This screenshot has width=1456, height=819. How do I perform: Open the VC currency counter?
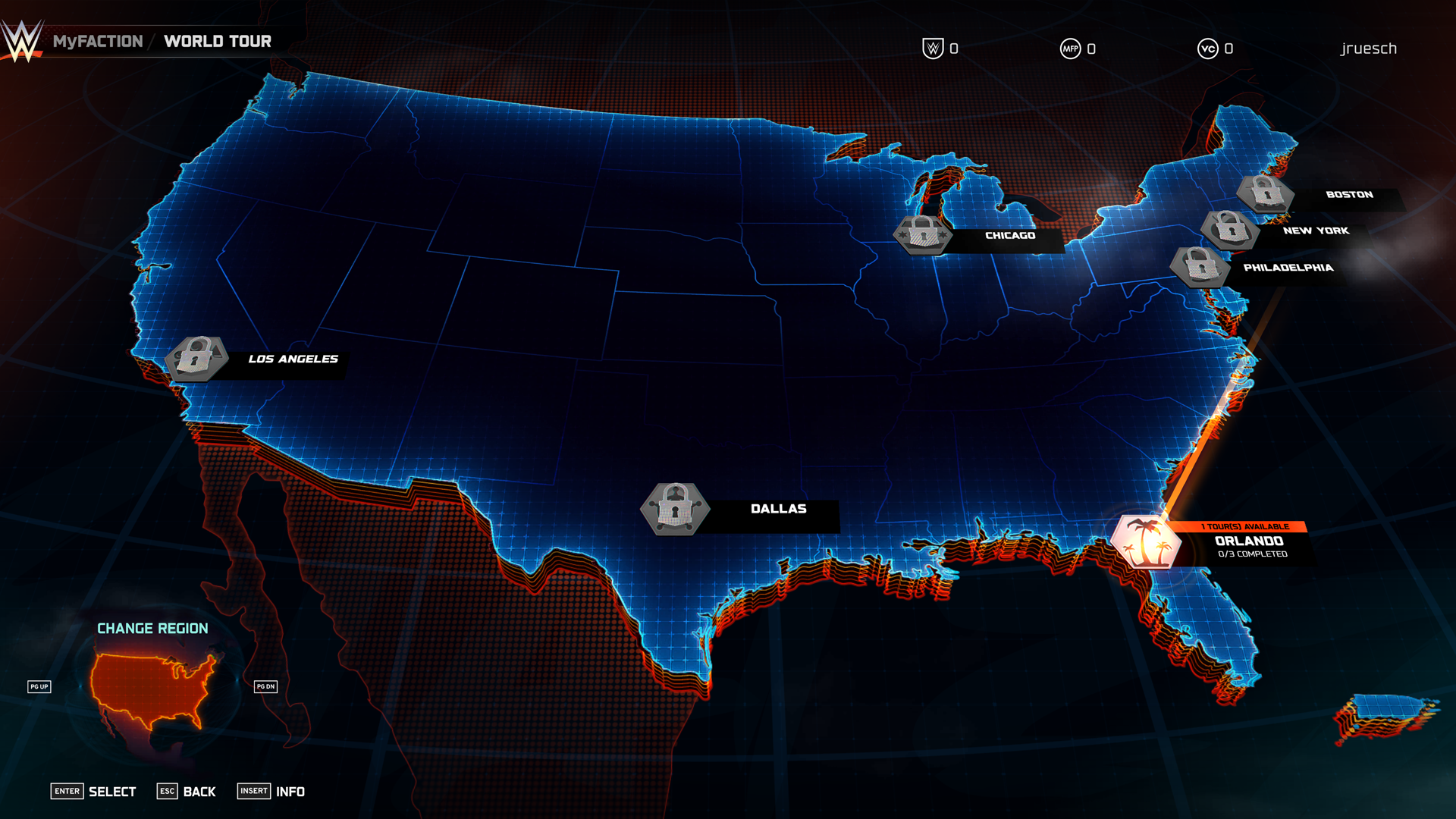pyautogui.click(x=1215, y=49)
